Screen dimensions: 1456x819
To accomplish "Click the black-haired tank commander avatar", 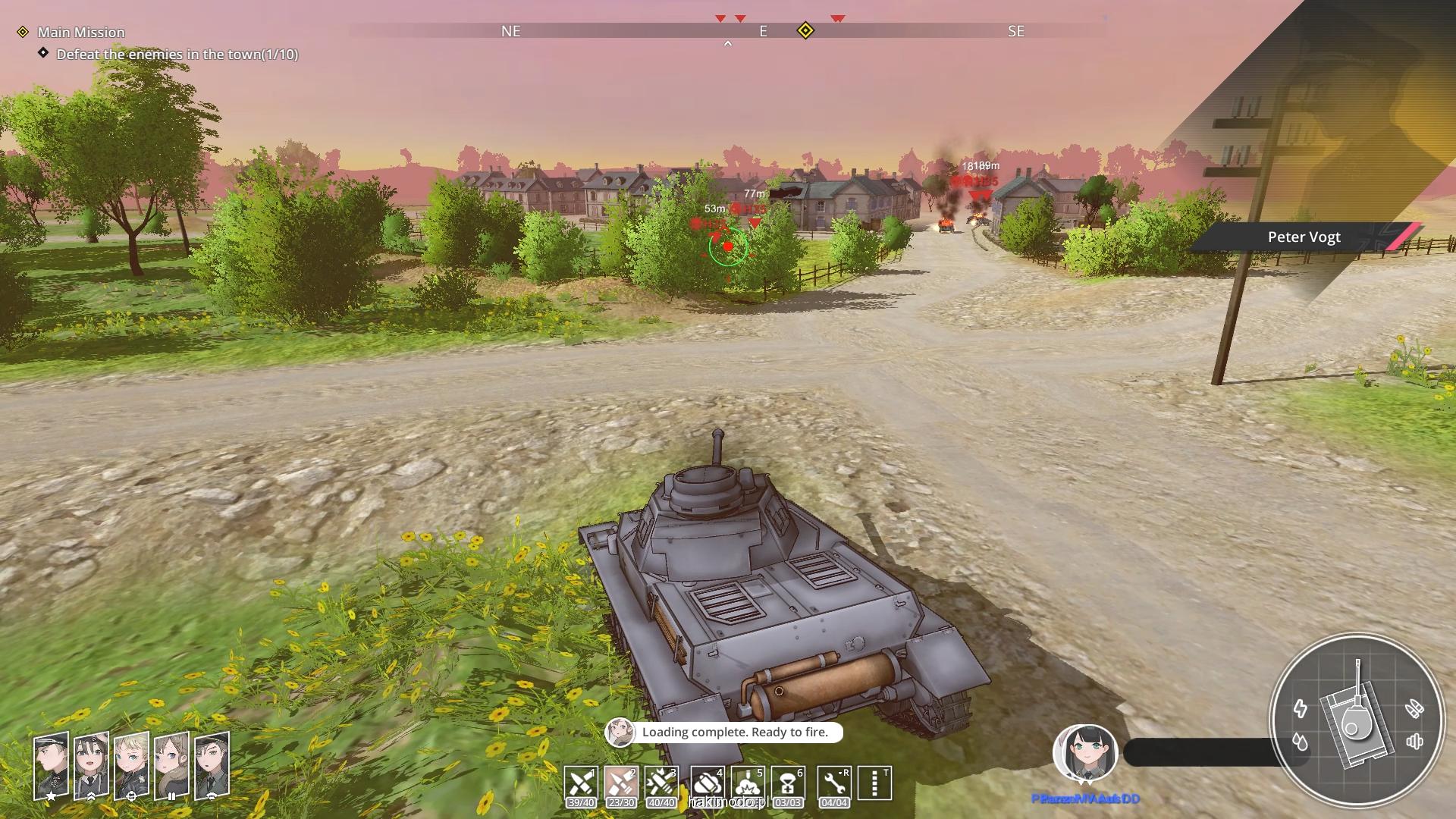I will click(x=1085, y=753).
